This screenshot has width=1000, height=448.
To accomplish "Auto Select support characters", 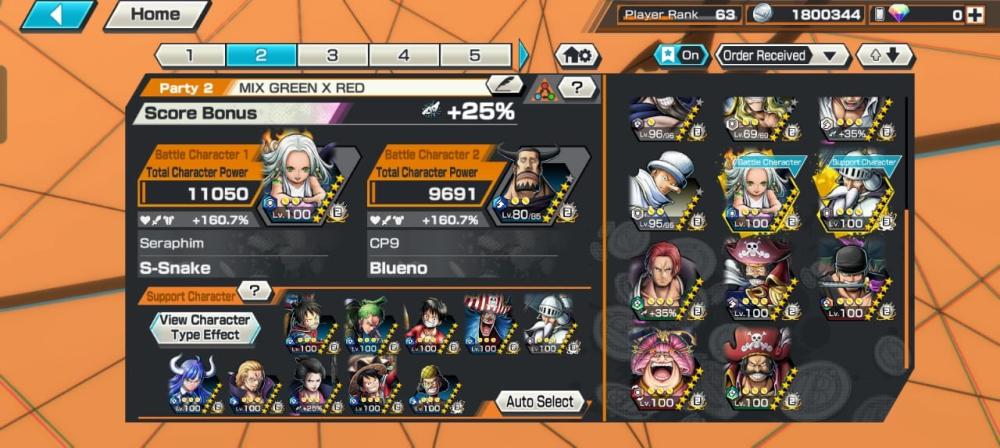I will point(540,401).
